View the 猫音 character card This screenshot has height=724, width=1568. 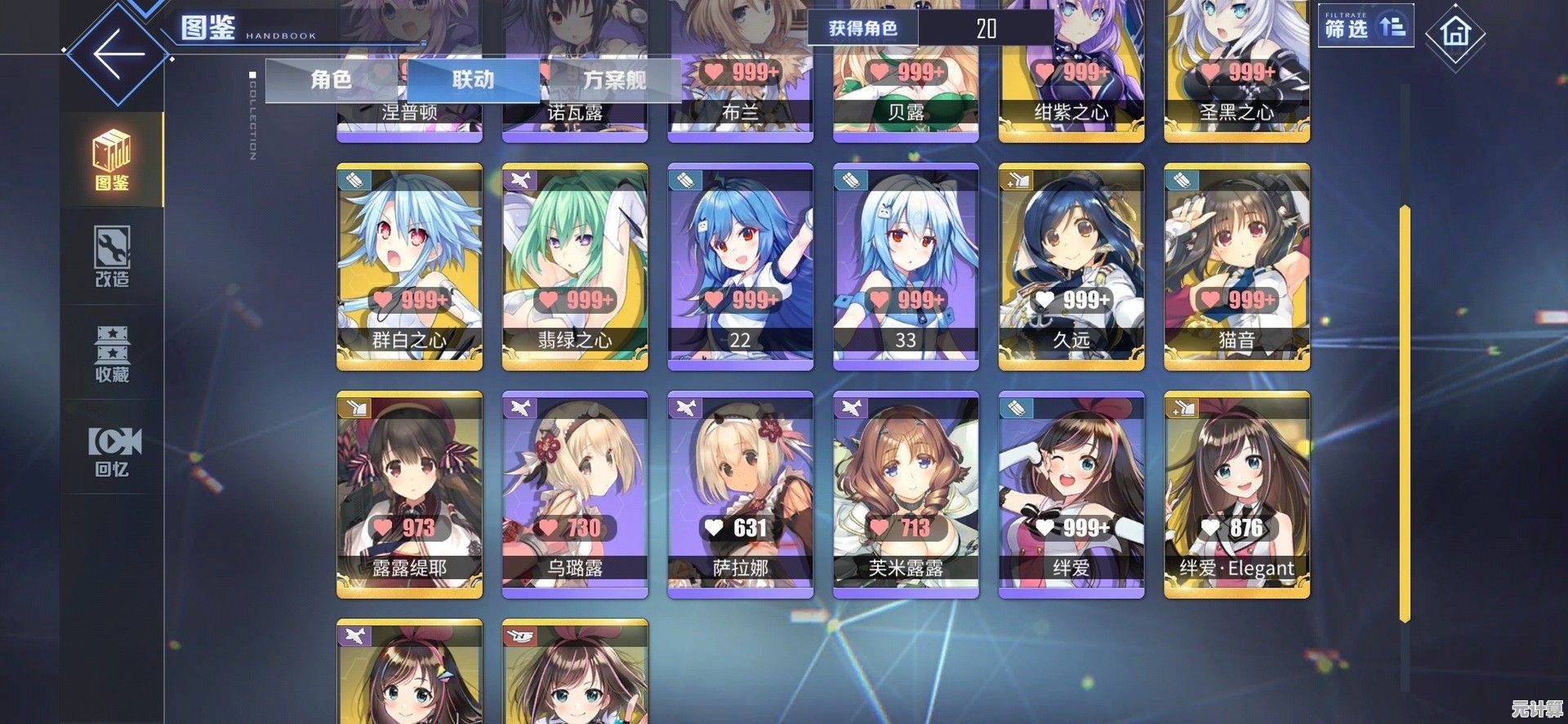[x=1236, y=266]
